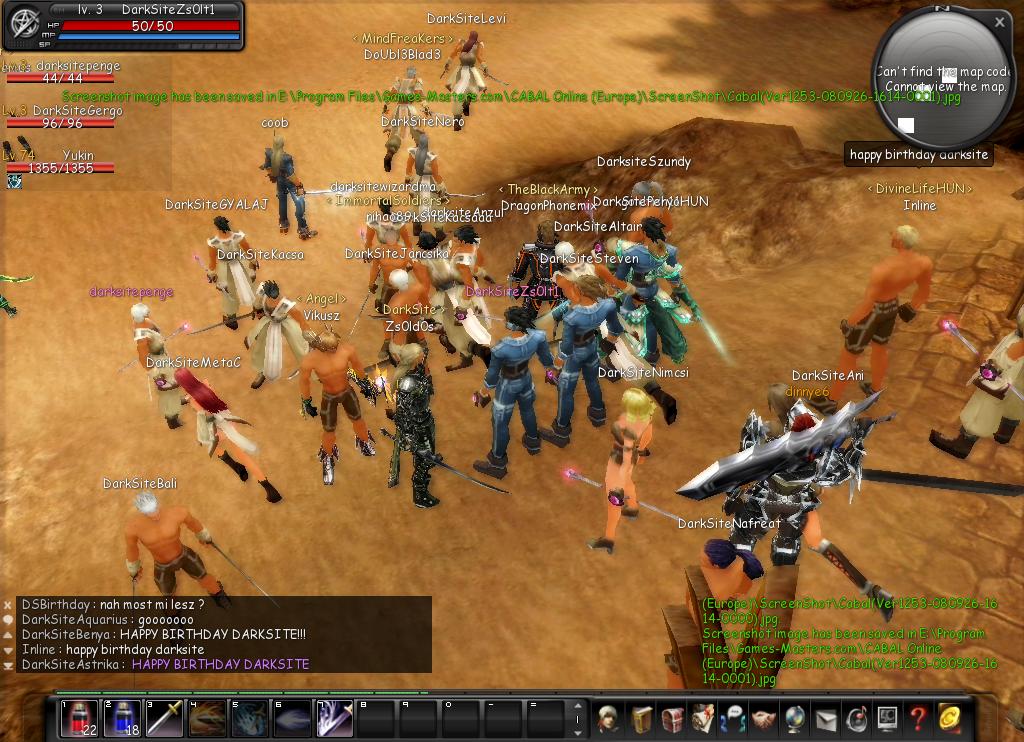Trigger the fiery slash skill in slot 4

[208, 718]
